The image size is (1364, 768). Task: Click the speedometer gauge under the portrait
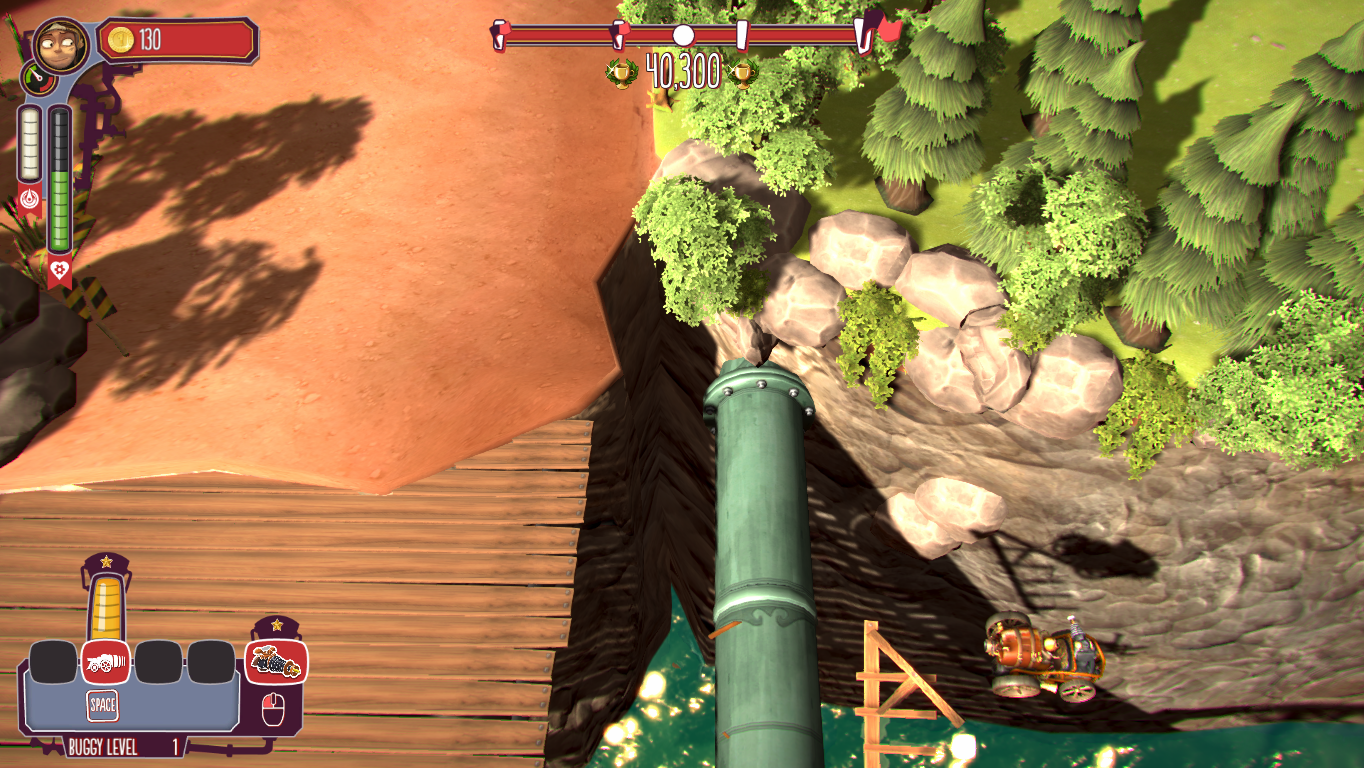pyautogui.click(x=37, y=77)
